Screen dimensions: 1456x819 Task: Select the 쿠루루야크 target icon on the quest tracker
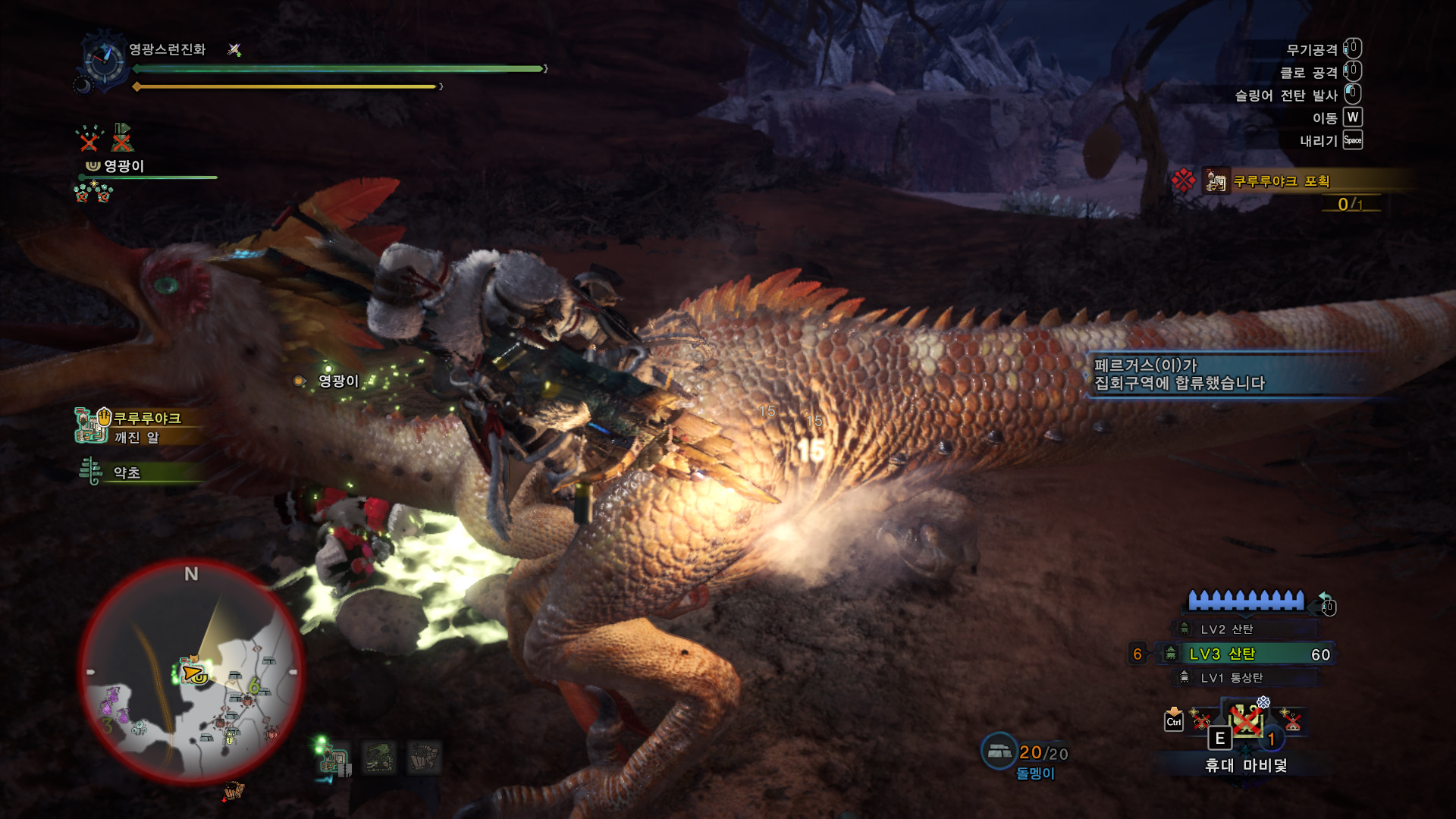pyautogui.click(x=1216, y=181)
